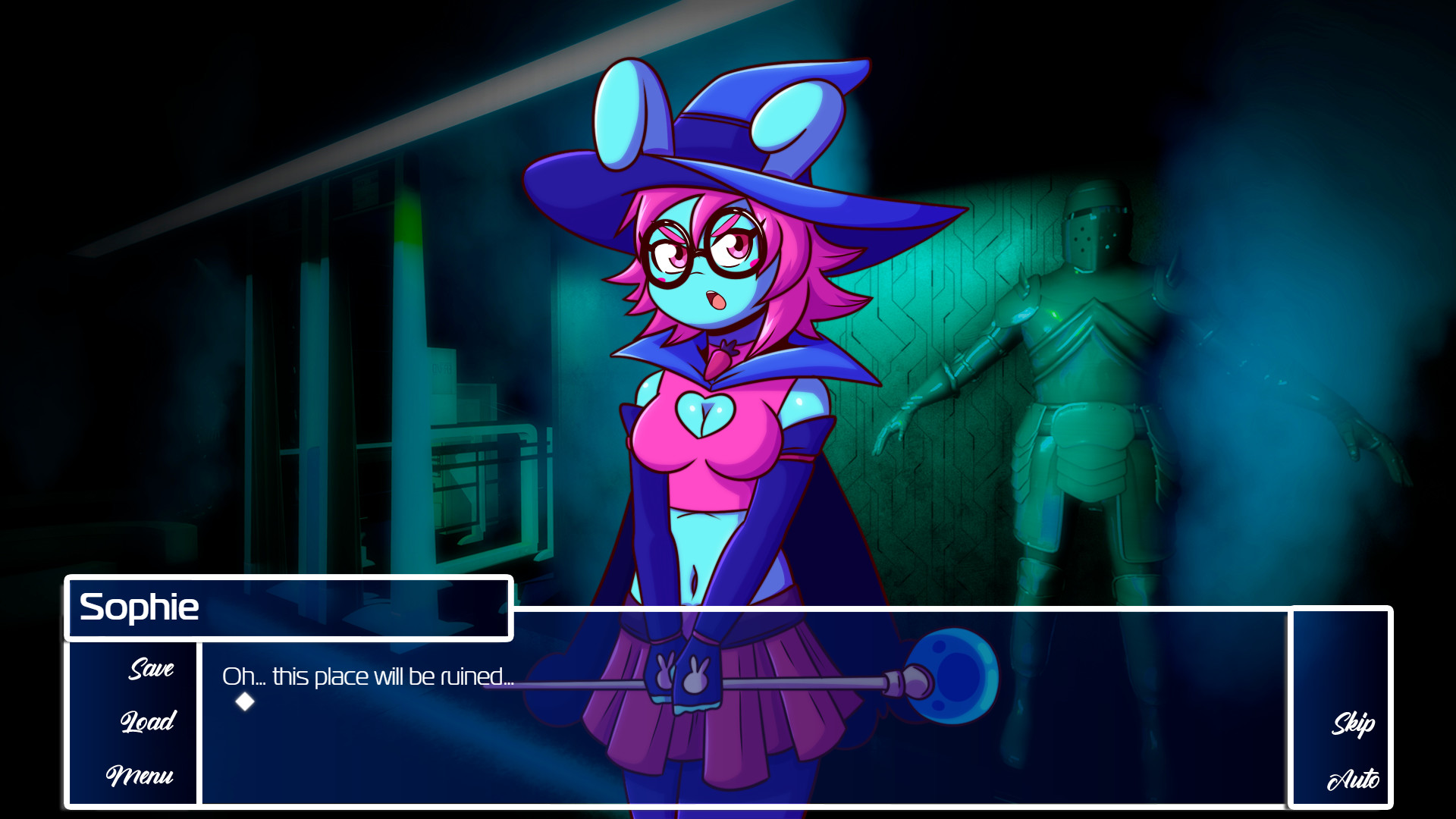Click the Save label in the sidebar
Image resolution: width=1456 pixels, height=819 pixels.
point(150,670)
